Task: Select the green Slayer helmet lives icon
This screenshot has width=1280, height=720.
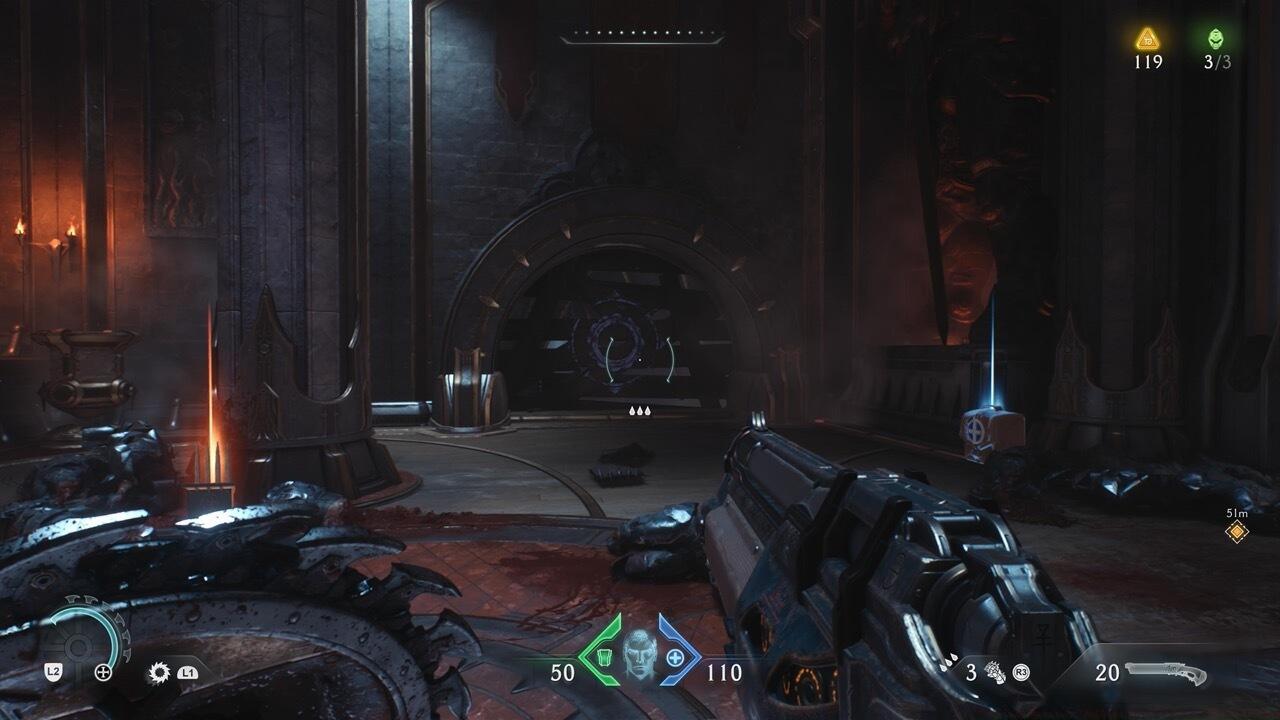Action: point(1216,40)
